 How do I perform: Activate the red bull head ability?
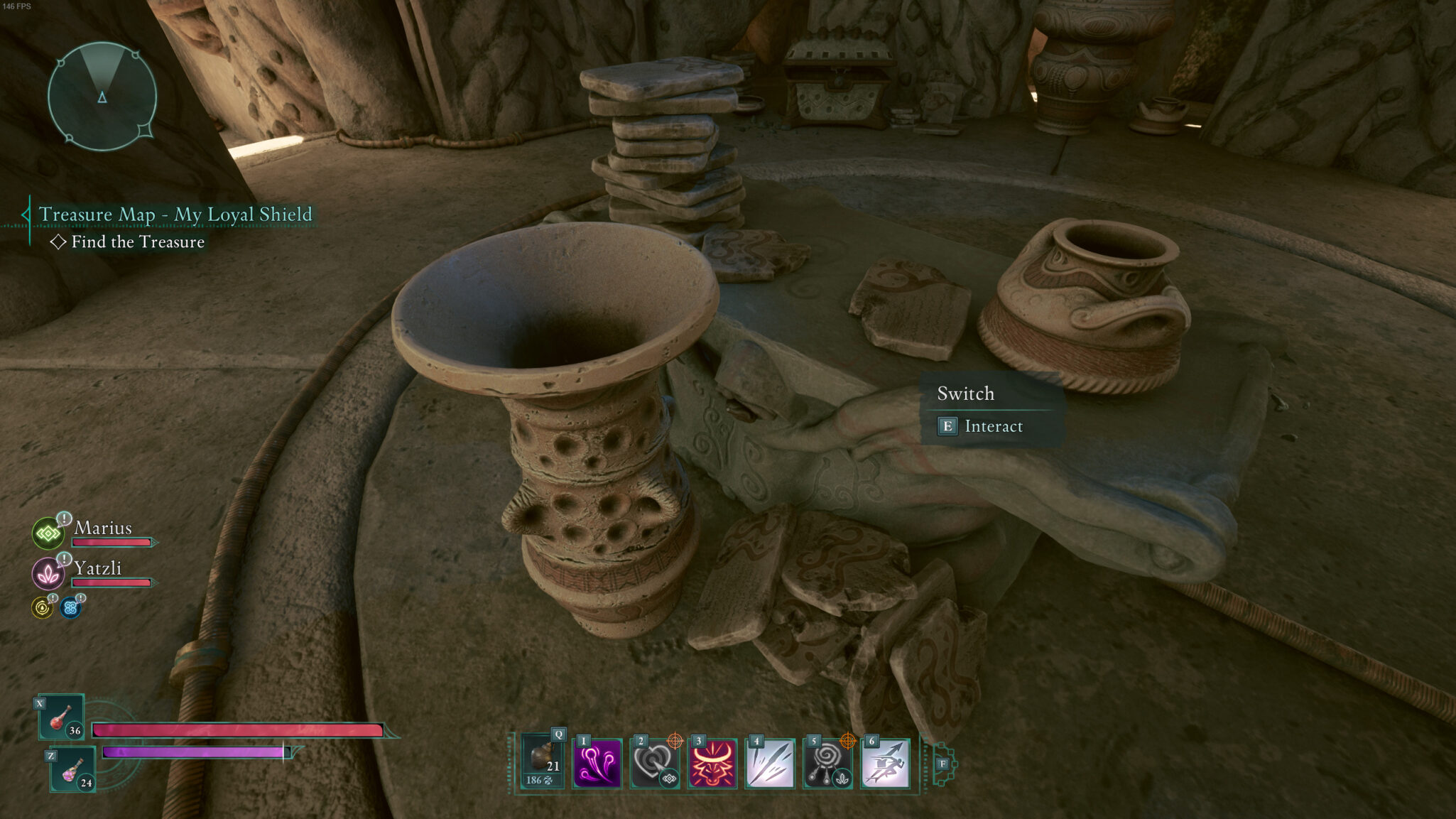[712, 764]
